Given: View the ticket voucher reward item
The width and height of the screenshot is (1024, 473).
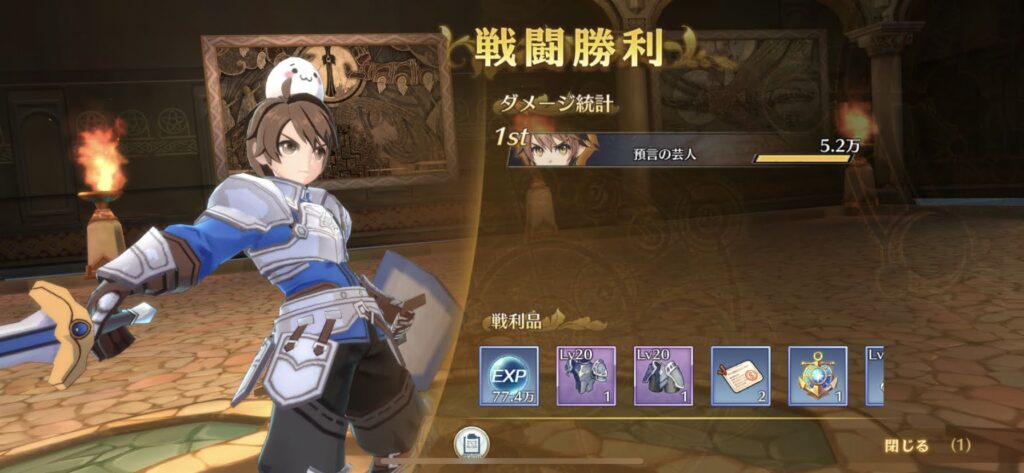Looking at the screenshot, I should (x=740, y=377).
